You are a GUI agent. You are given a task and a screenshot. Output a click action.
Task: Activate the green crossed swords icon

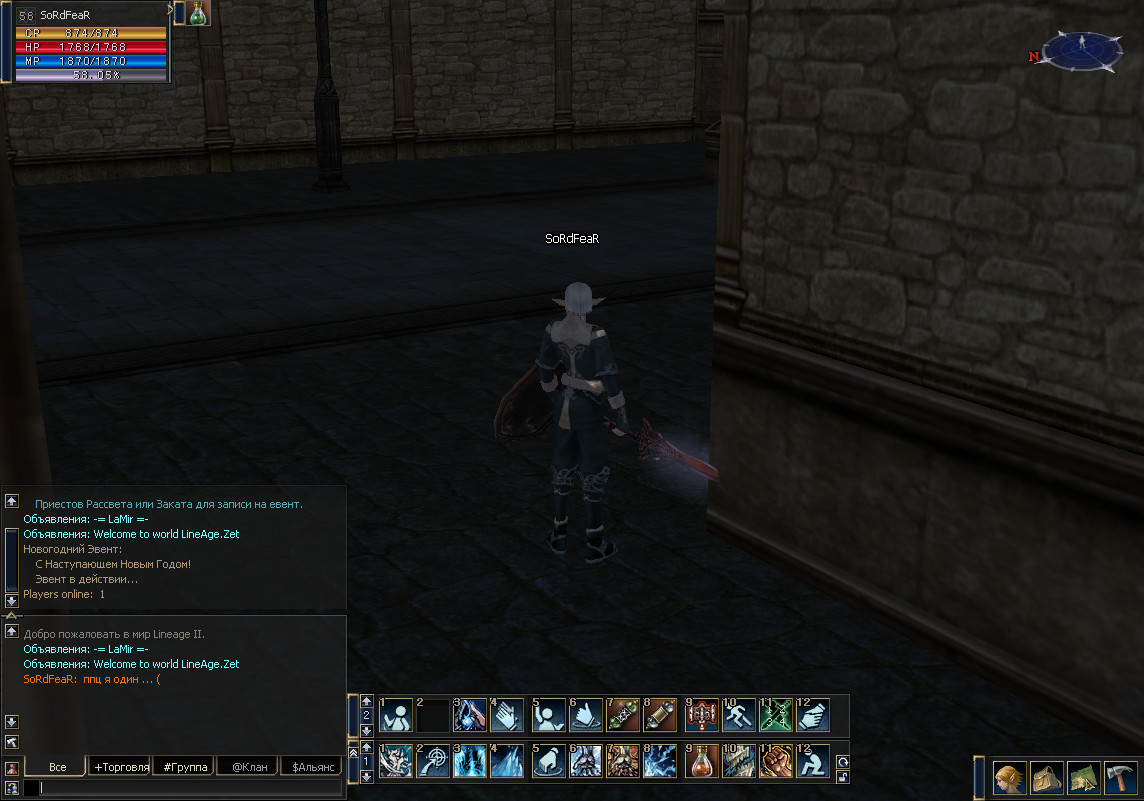(777, 715)
